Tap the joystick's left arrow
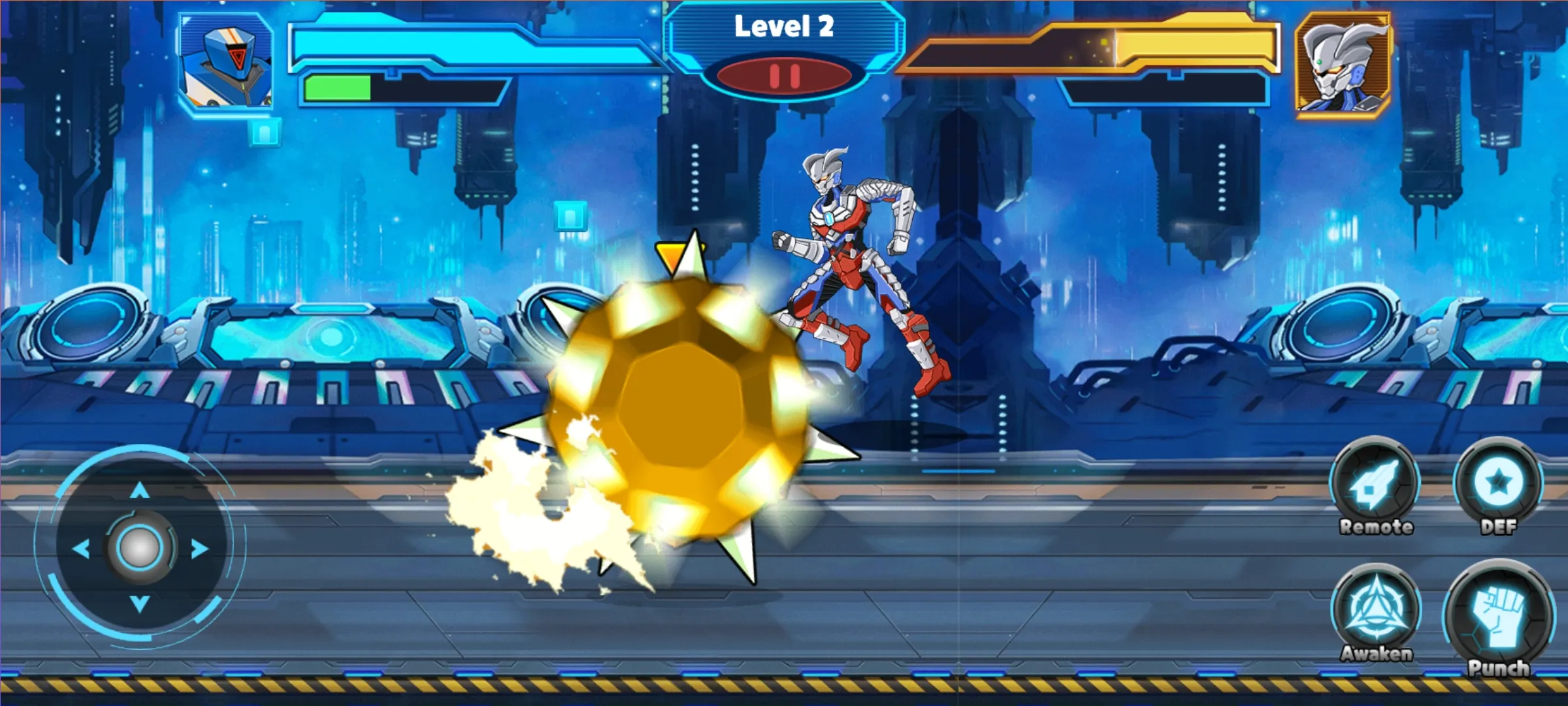The height and width of the screenshot is (706, 1568). point(81,548)
